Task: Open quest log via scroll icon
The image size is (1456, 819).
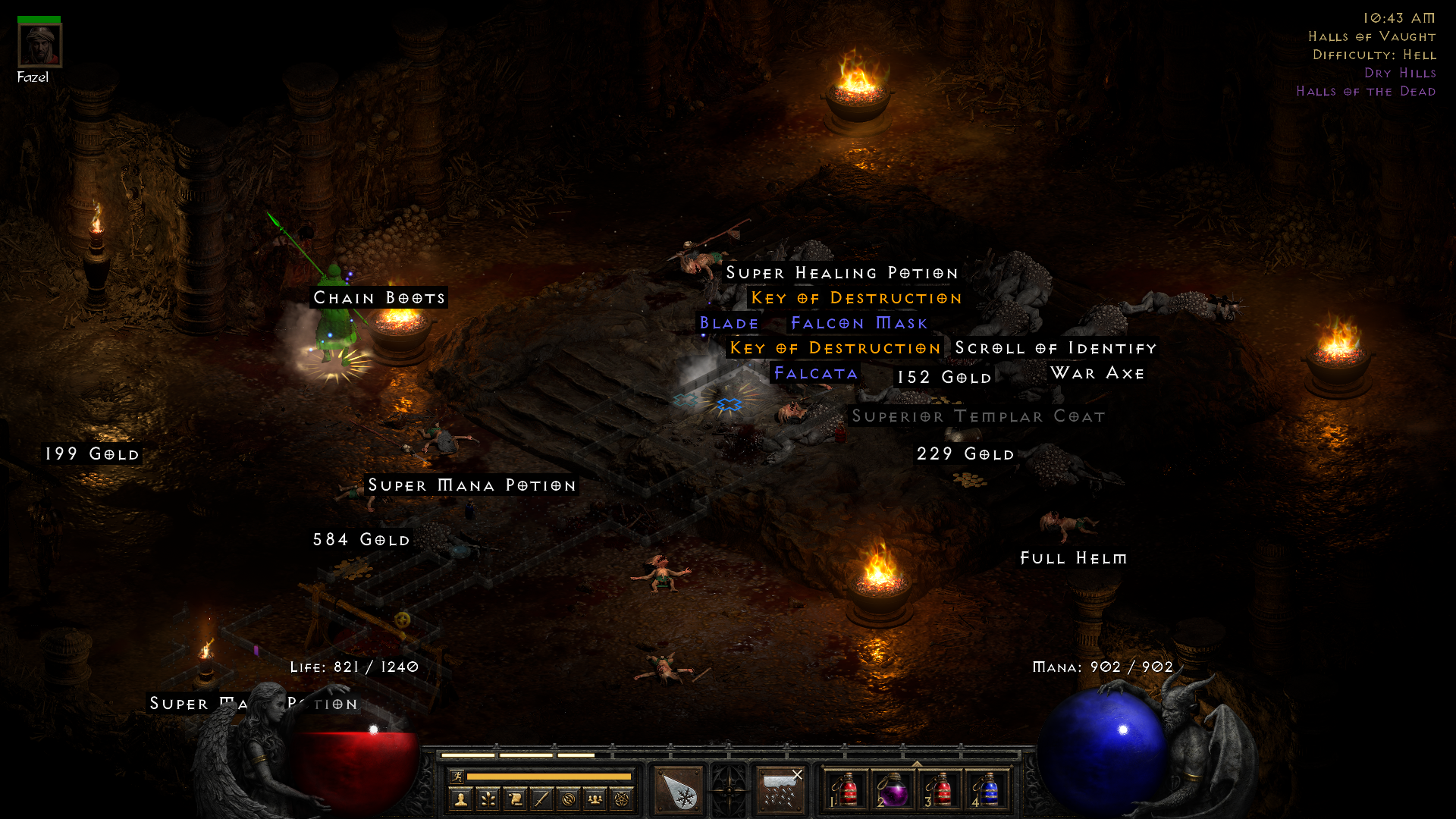Action: pos(515,800)
